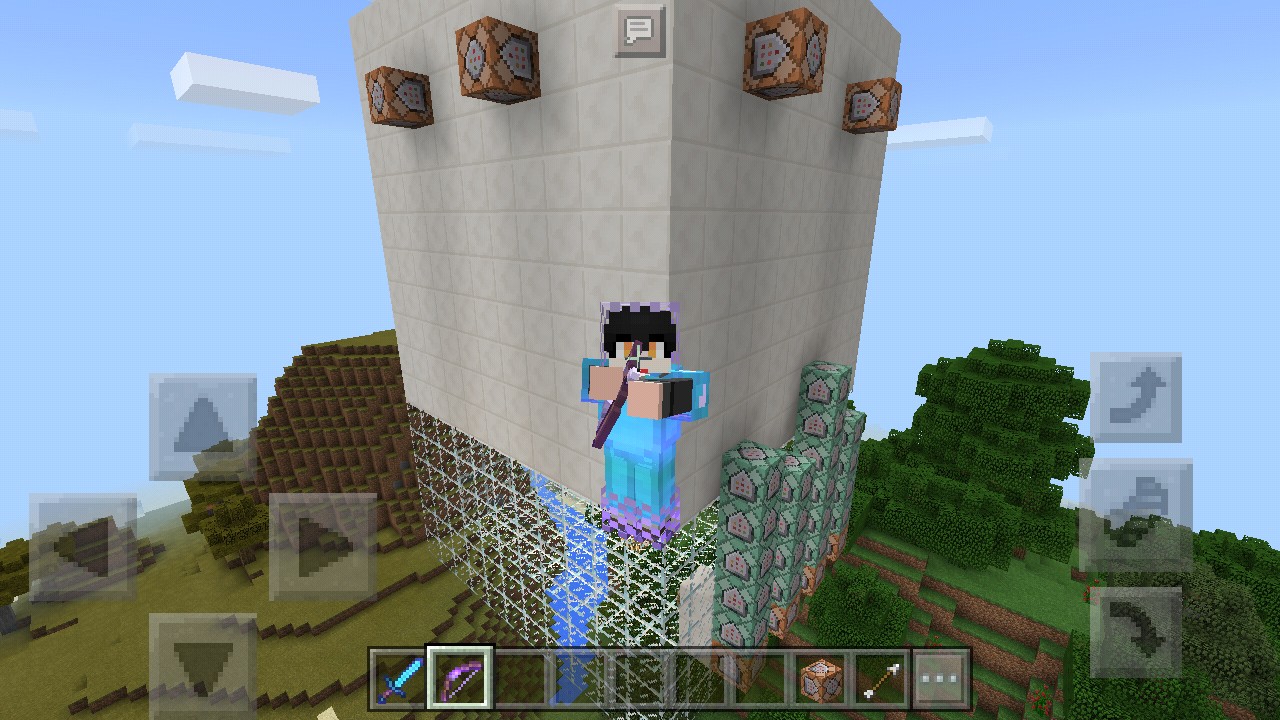Select the enchanted bow hotbar slot
Screen dimensions: 1280x720
tap(457, 679)
